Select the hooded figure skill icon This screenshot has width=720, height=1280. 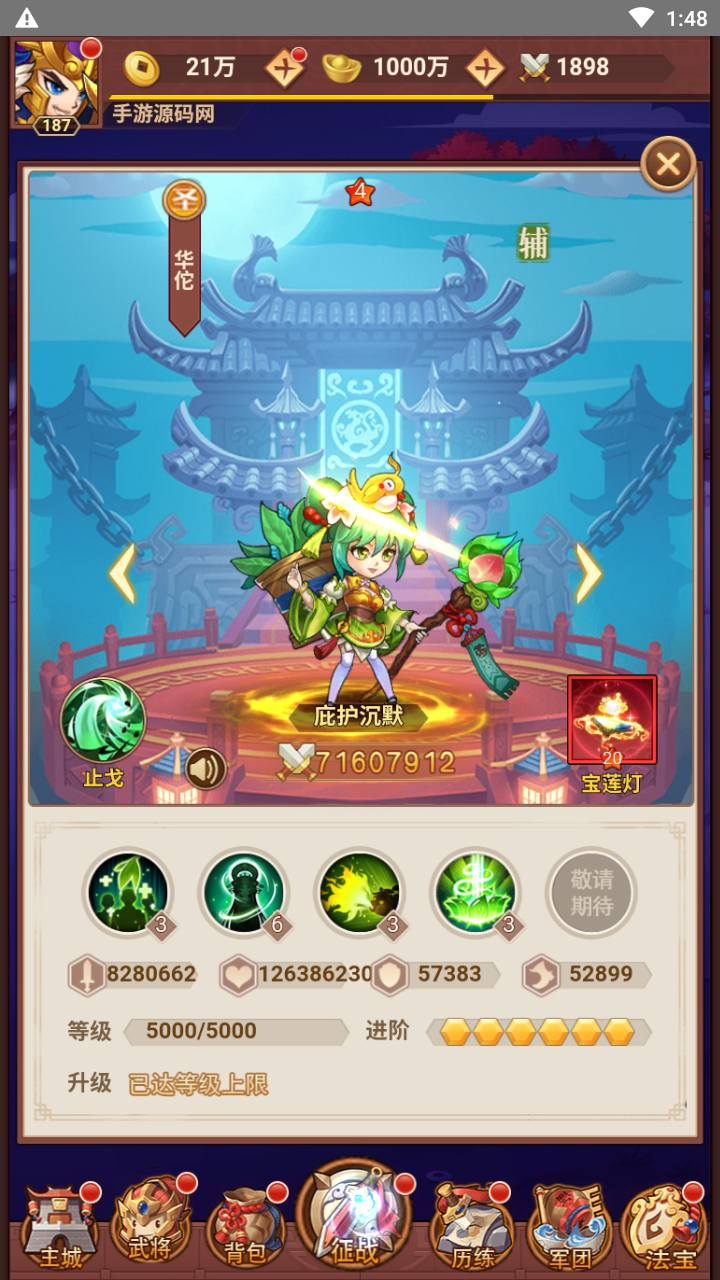pyautogui.click(x=243, y=890)
